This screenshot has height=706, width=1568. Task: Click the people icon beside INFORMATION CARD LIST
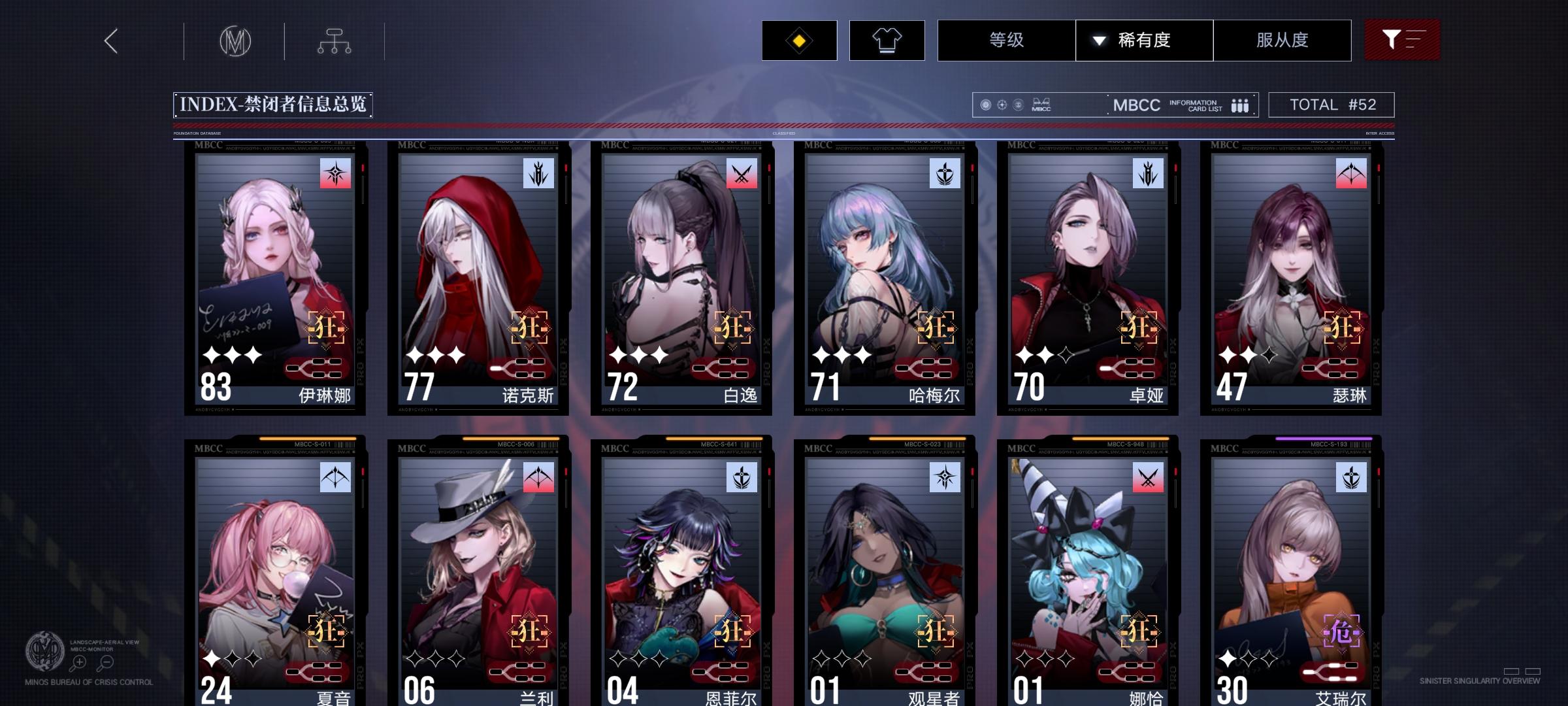click(1241, 105)
